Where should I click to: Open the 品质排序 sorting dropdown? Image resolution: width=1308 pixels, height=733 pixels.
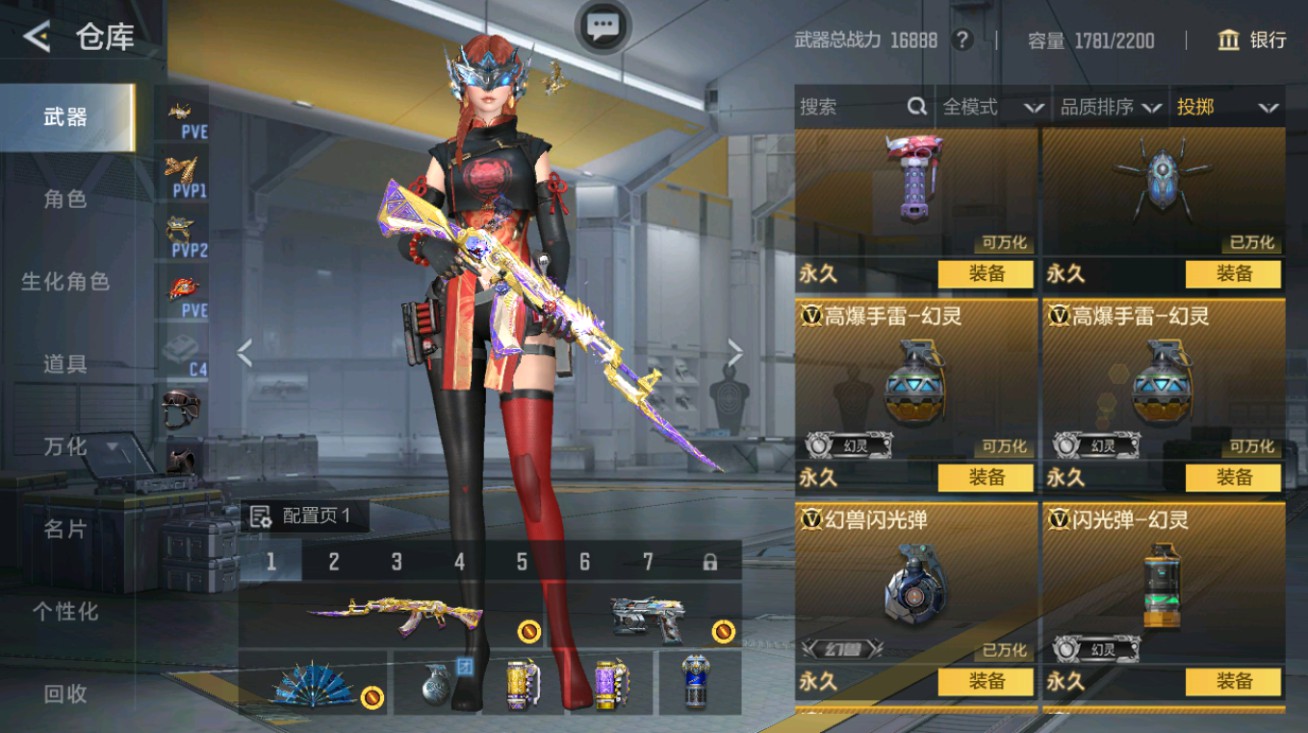1110,107
